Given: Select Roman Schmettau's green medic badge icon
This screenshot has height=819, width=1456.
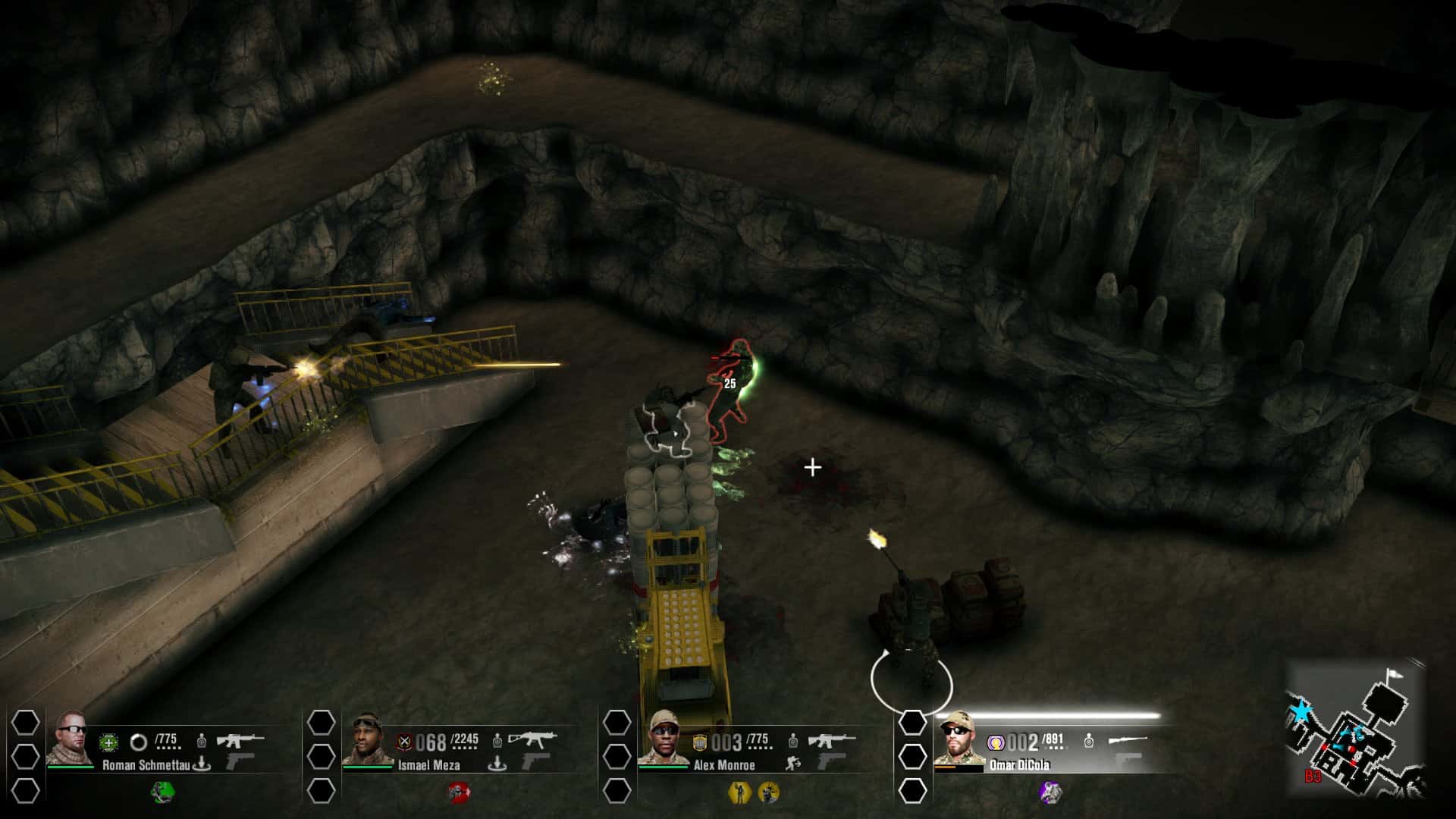Looking at the screenshot, I should (x=108, y=743).
